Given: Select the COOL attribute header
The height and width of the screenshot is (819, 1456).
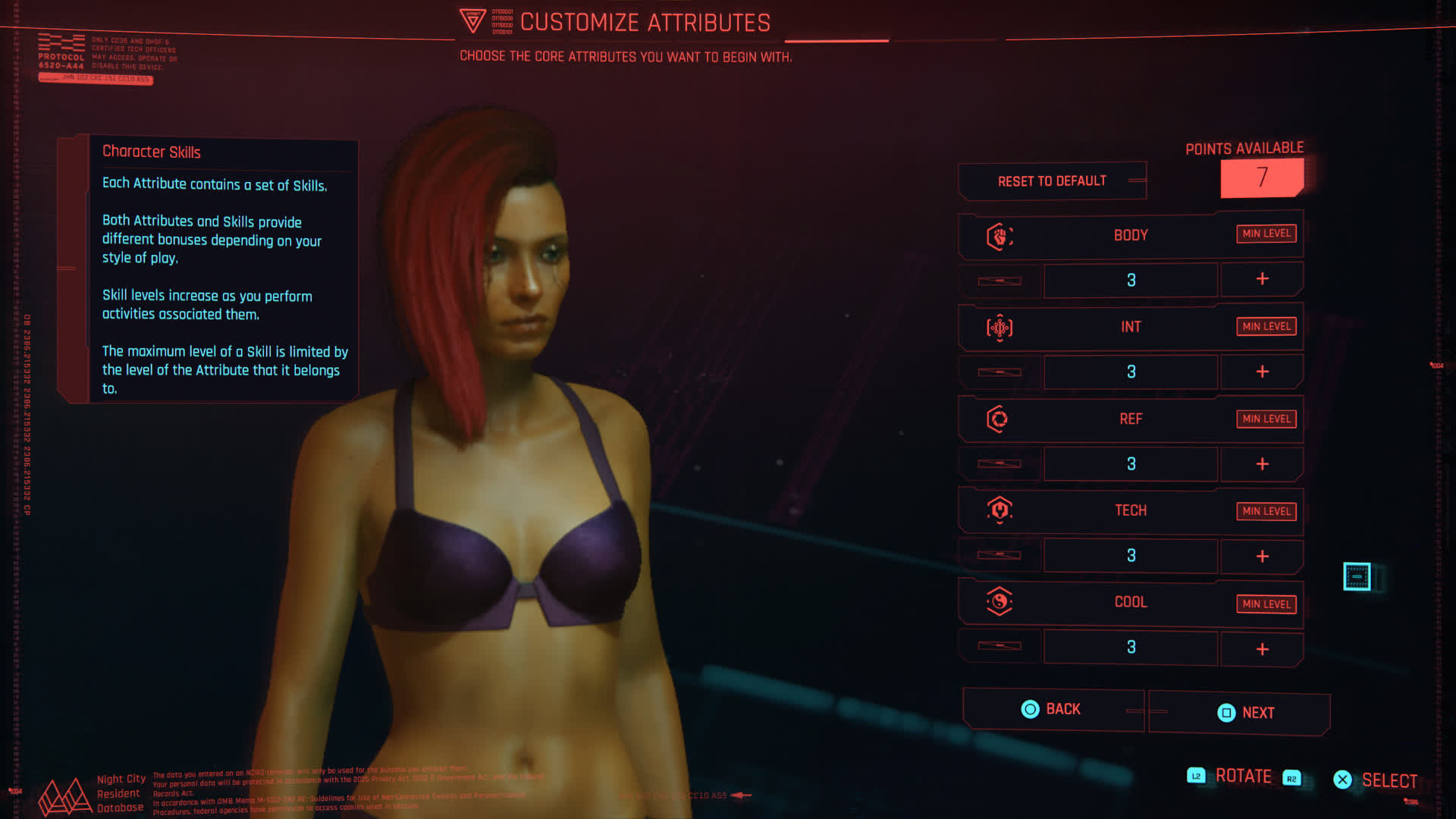Looking at the screenshot, I should click(x=1130, y=602).
